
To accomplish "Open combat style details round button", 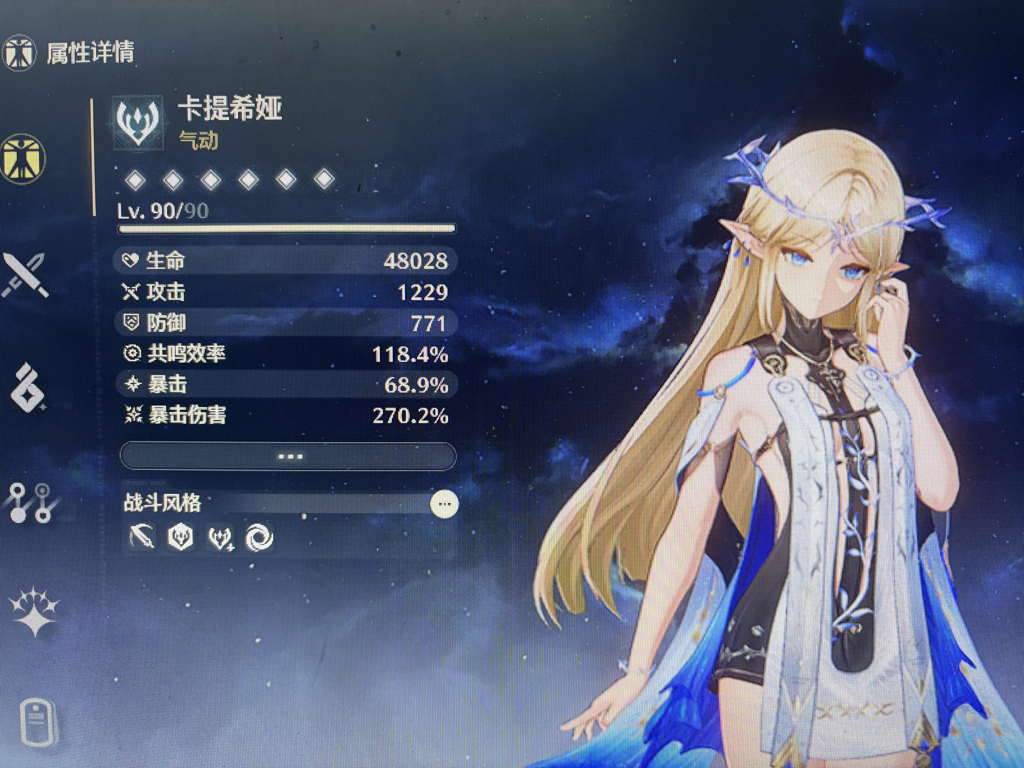I will pyautogui.click(x=444, y=504).
